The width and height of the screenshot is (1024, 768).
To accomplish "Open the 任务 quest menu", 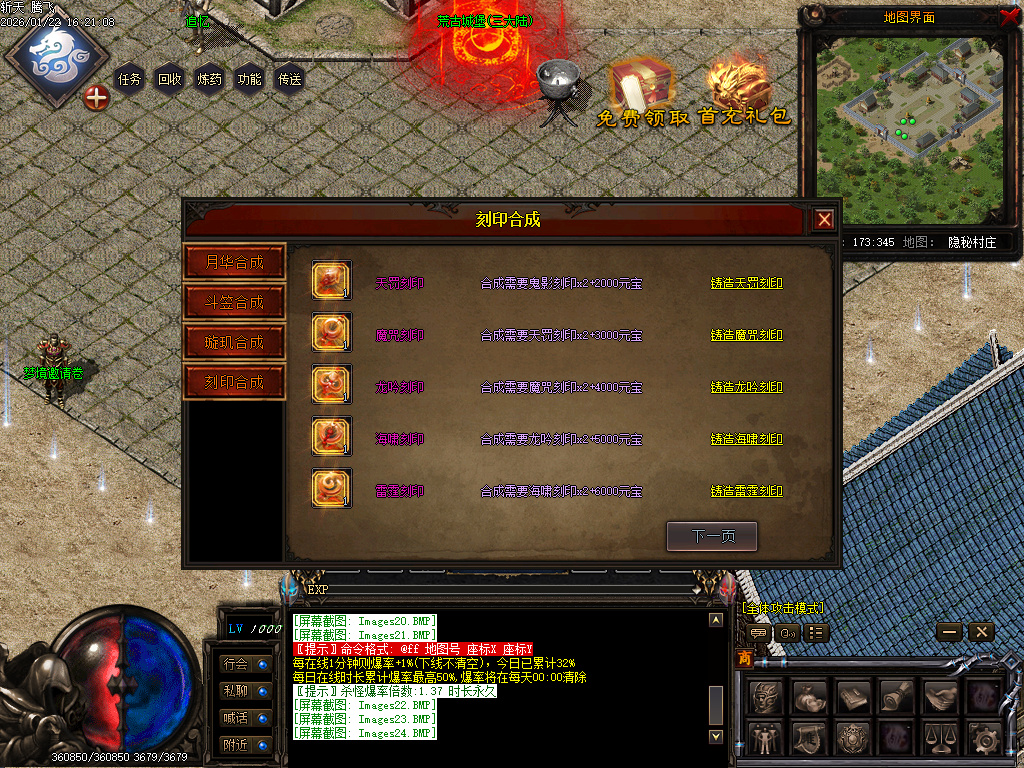I will 130,79.
